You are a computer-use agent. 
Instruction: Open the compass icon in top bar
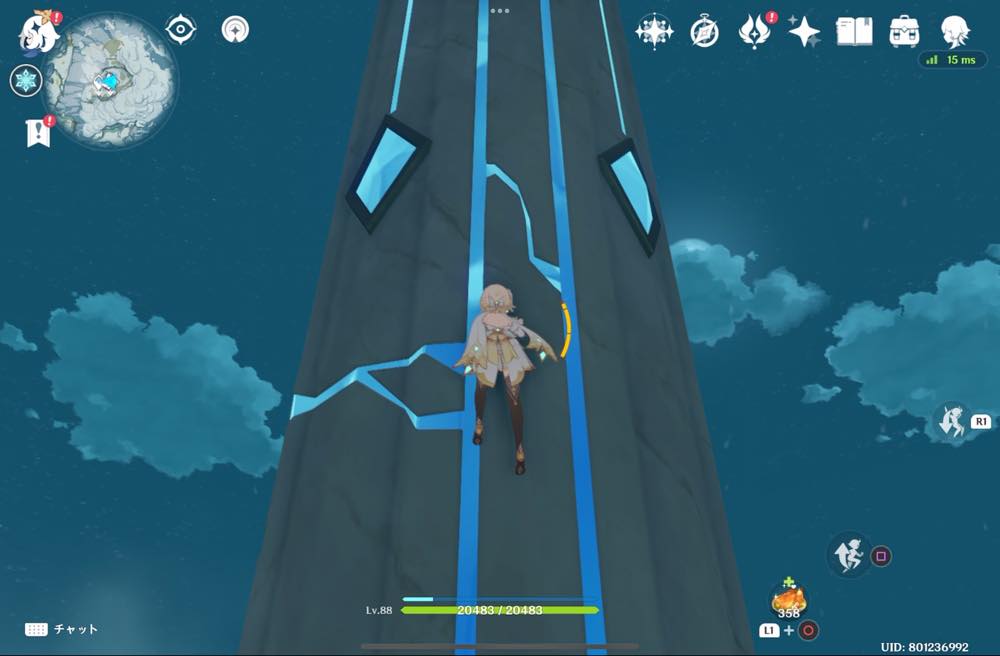704,32
